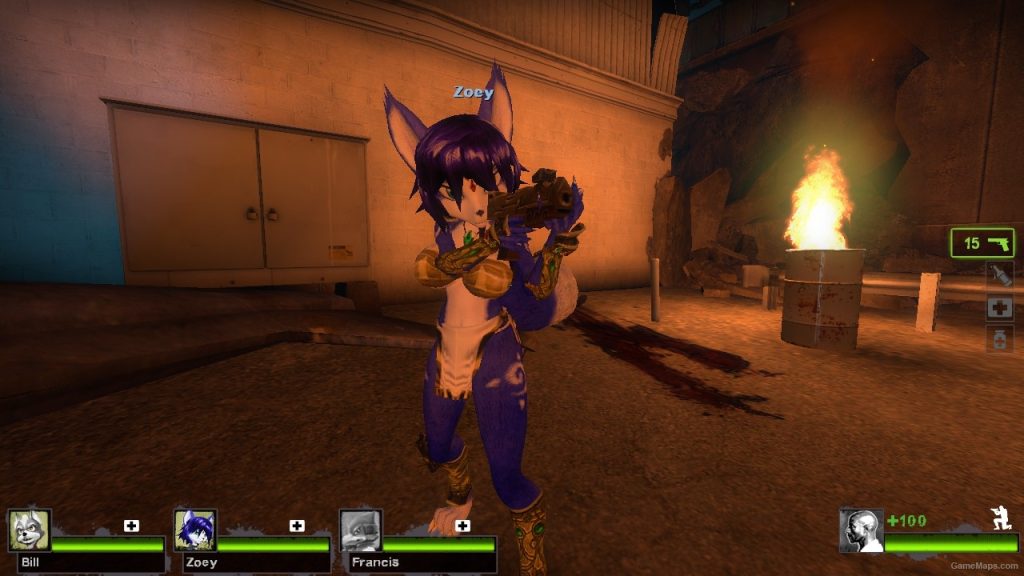Choose the throwable bottle slot
The height and width of the screenshot is (576, 1024).
[x=1000, y=275]
